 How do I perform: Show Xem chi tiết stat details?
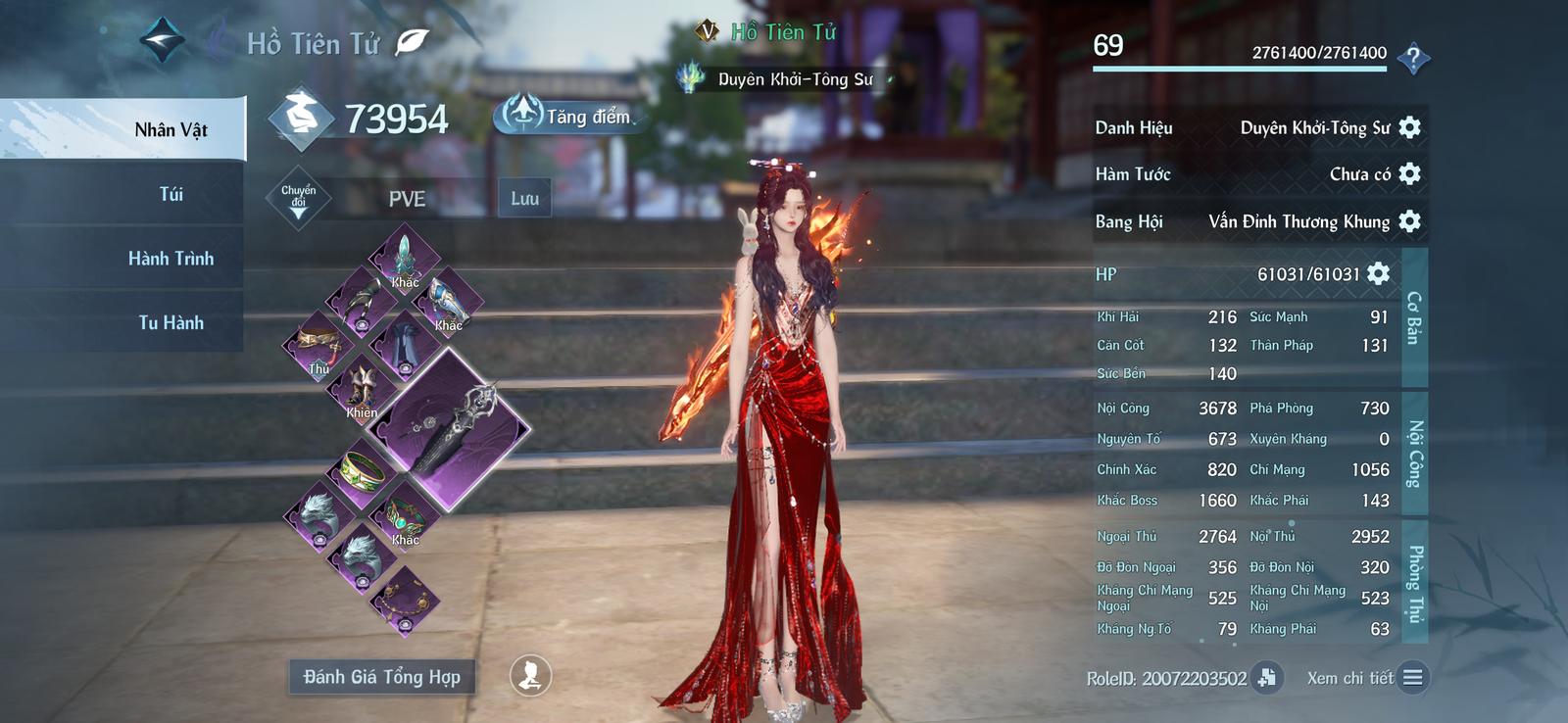click(1412, 678)
